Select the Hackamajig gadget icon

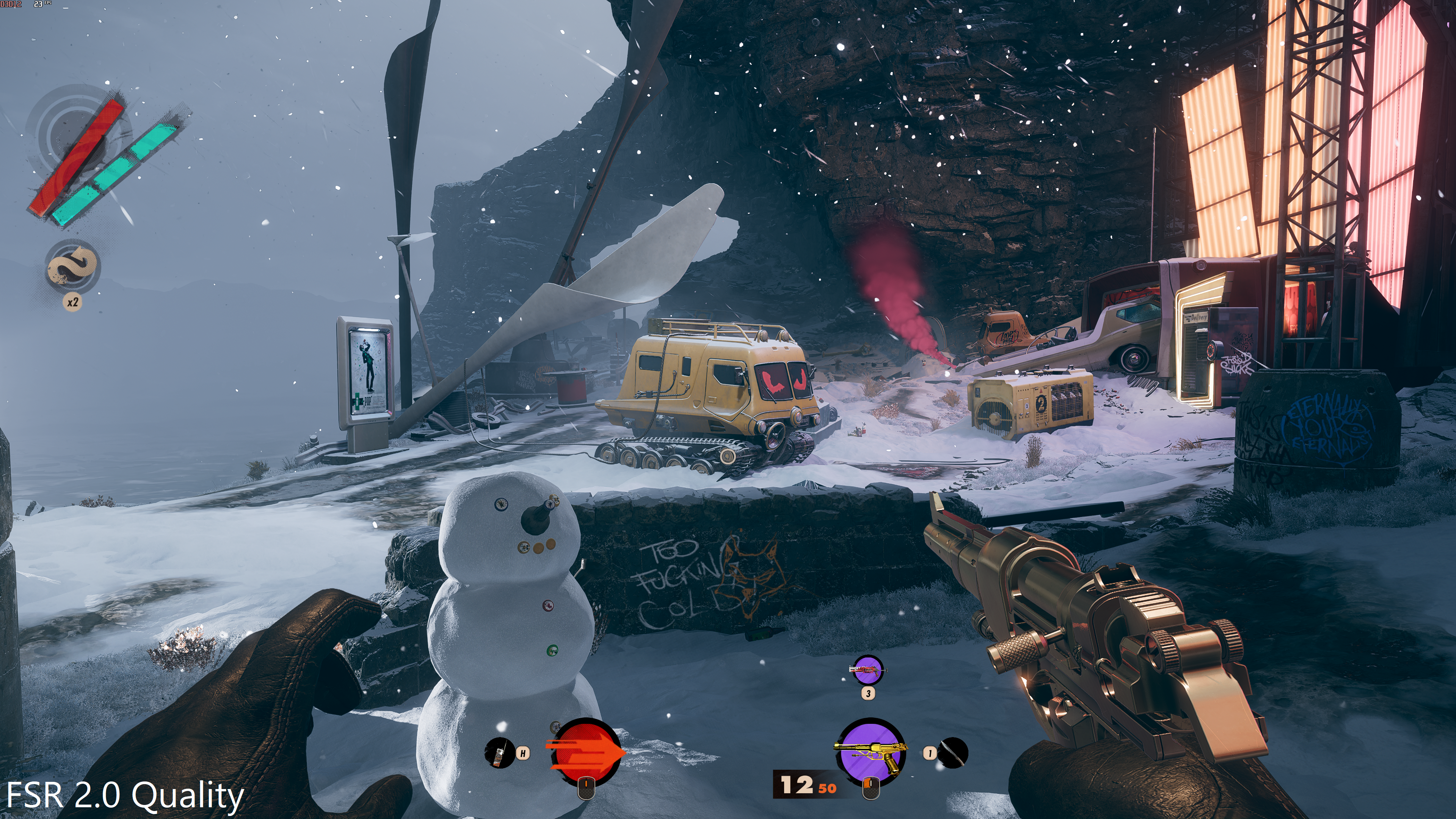point(499,753)
